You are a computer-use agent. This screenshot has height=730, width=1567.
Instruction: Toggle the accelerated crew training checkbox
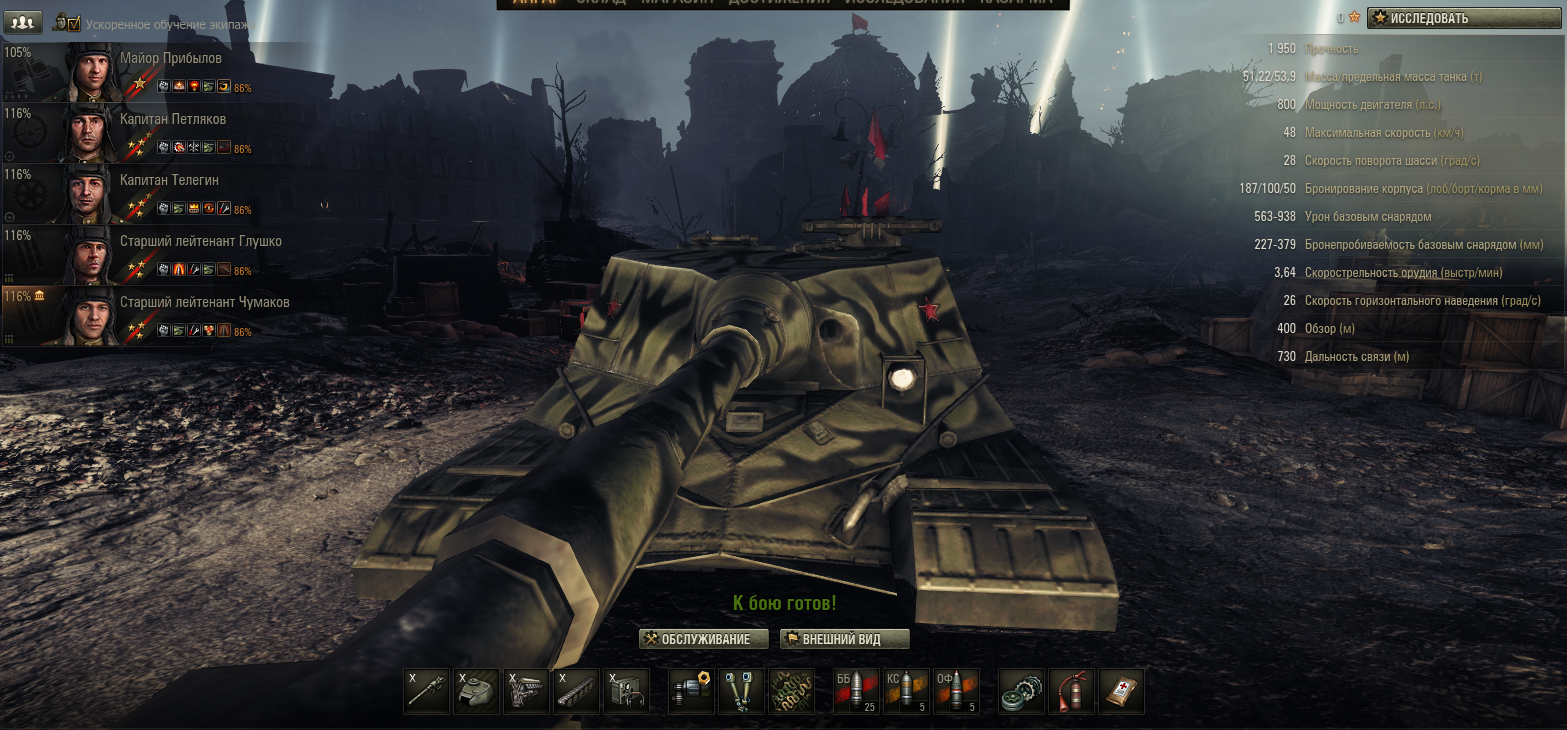(x=72, y=23)
